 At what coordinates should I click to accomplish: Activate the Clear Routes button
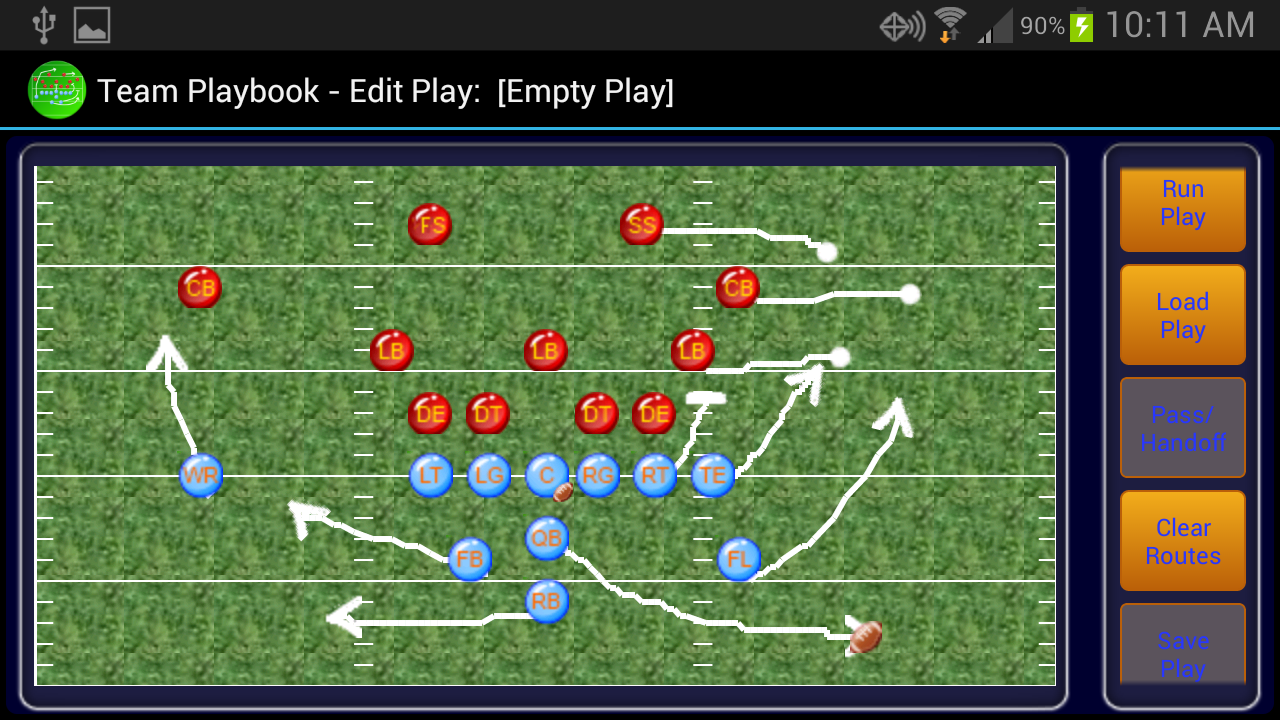(x=1182, y=541)
